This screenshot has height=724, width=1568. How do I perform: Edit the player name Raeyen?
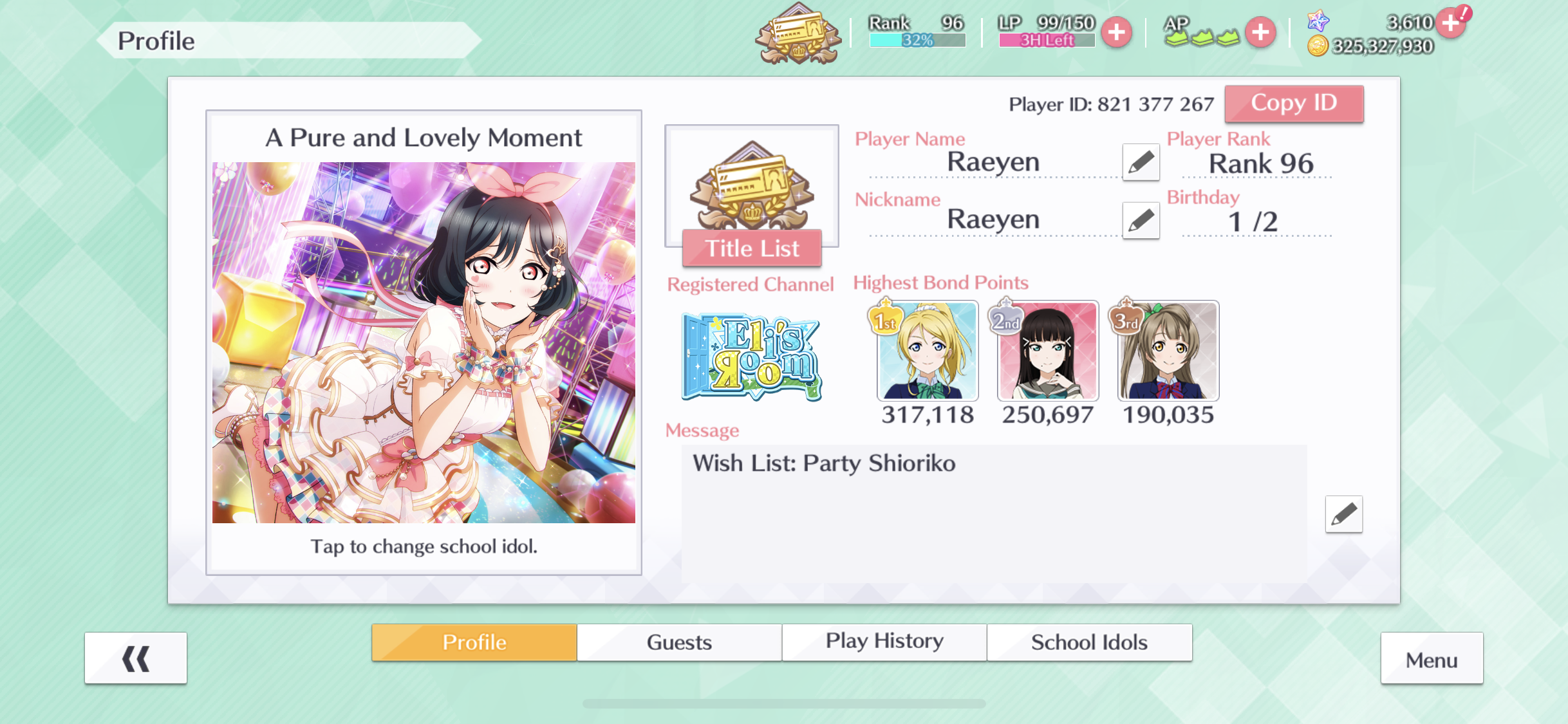[x=1141, y=162]
